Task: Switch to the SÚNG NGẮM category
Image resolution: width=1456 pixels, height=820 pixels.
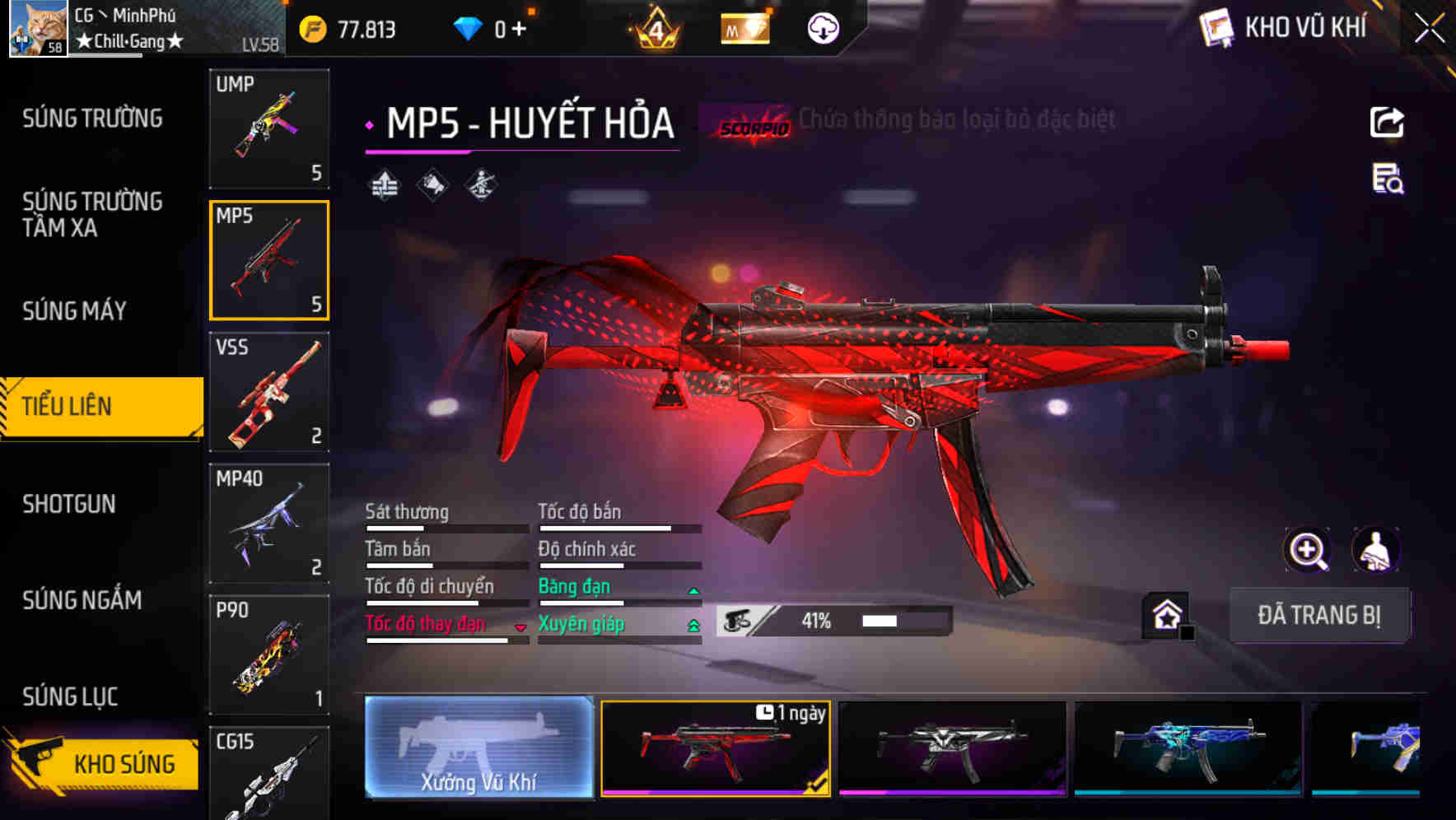Action: (80, 600)
